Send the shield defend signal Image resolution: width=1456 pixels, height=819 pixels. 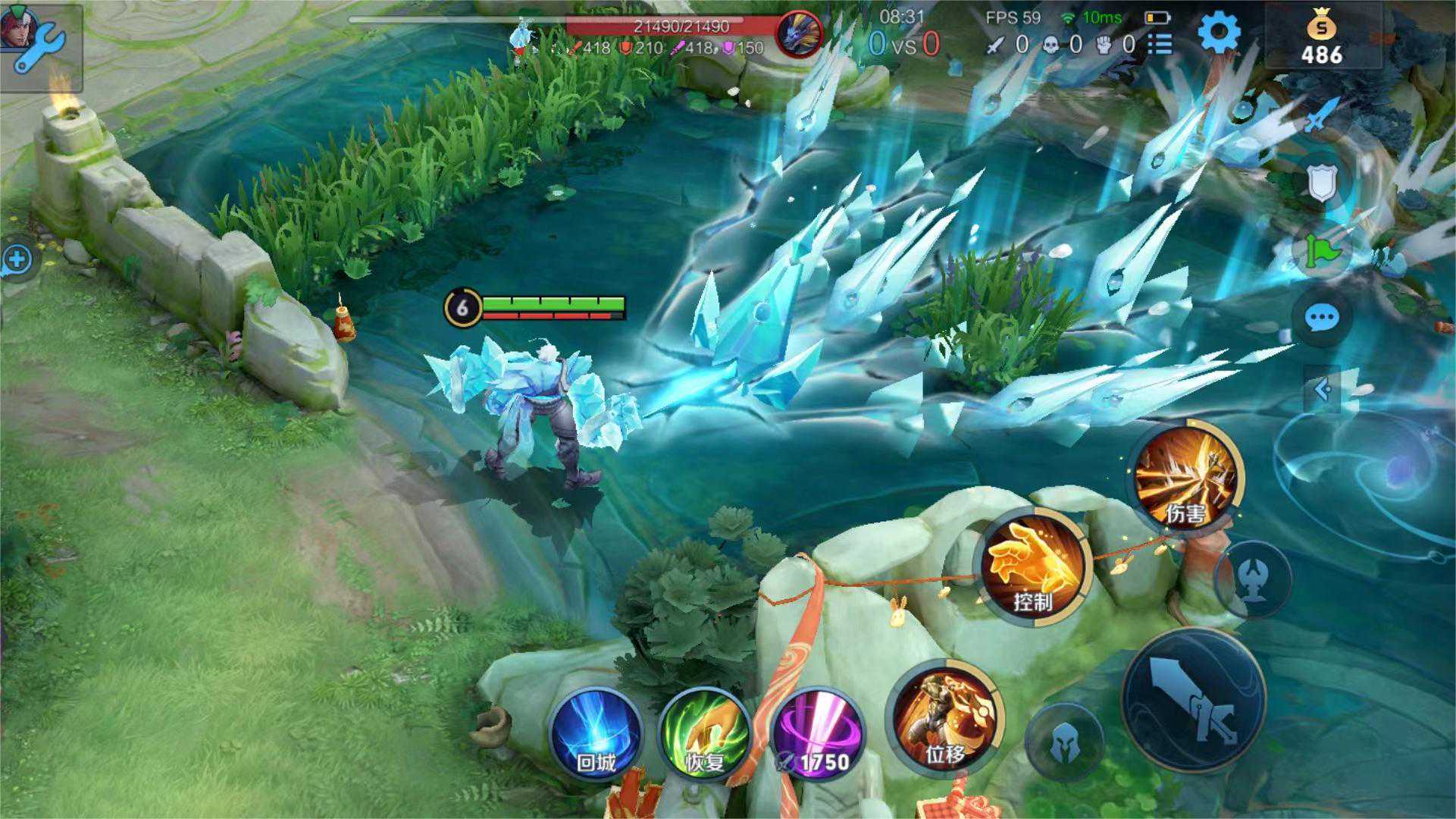click(x=1322, y=183)
